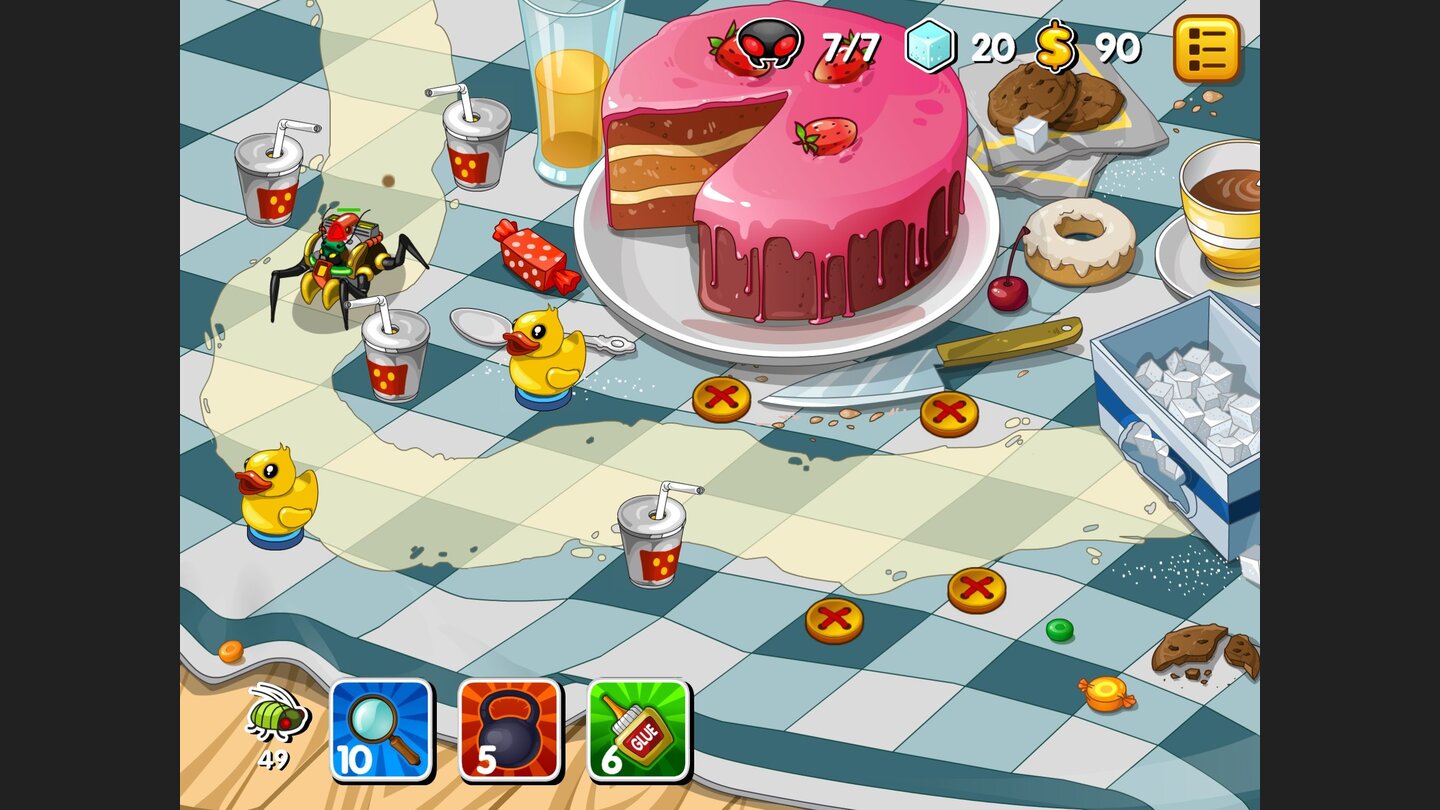Click the gold coin currency icon
This screenshot has width=1440, height=810.
[x=1056, y=45]
